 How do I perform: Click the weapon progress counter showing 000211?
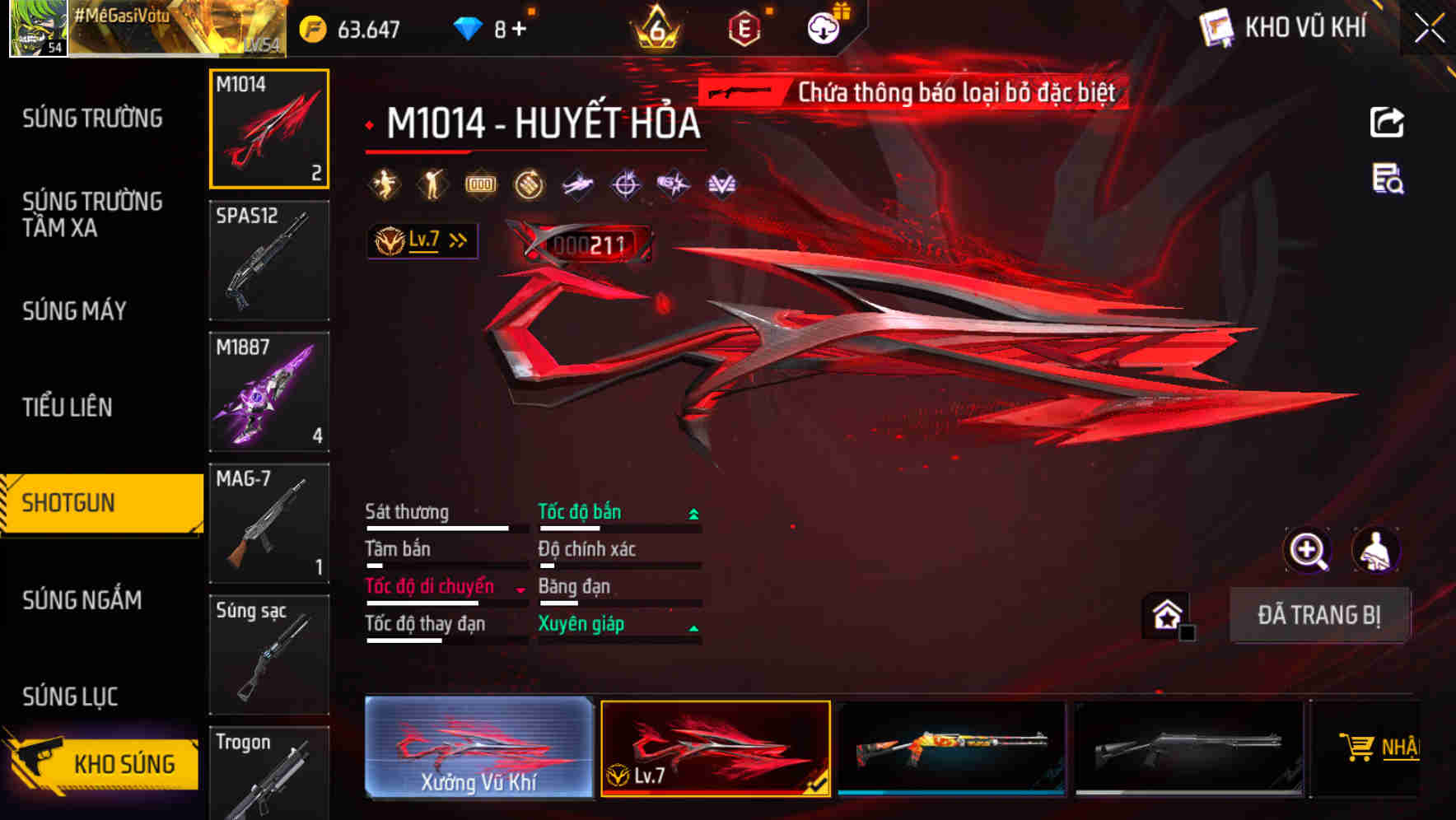coord(590,241)
